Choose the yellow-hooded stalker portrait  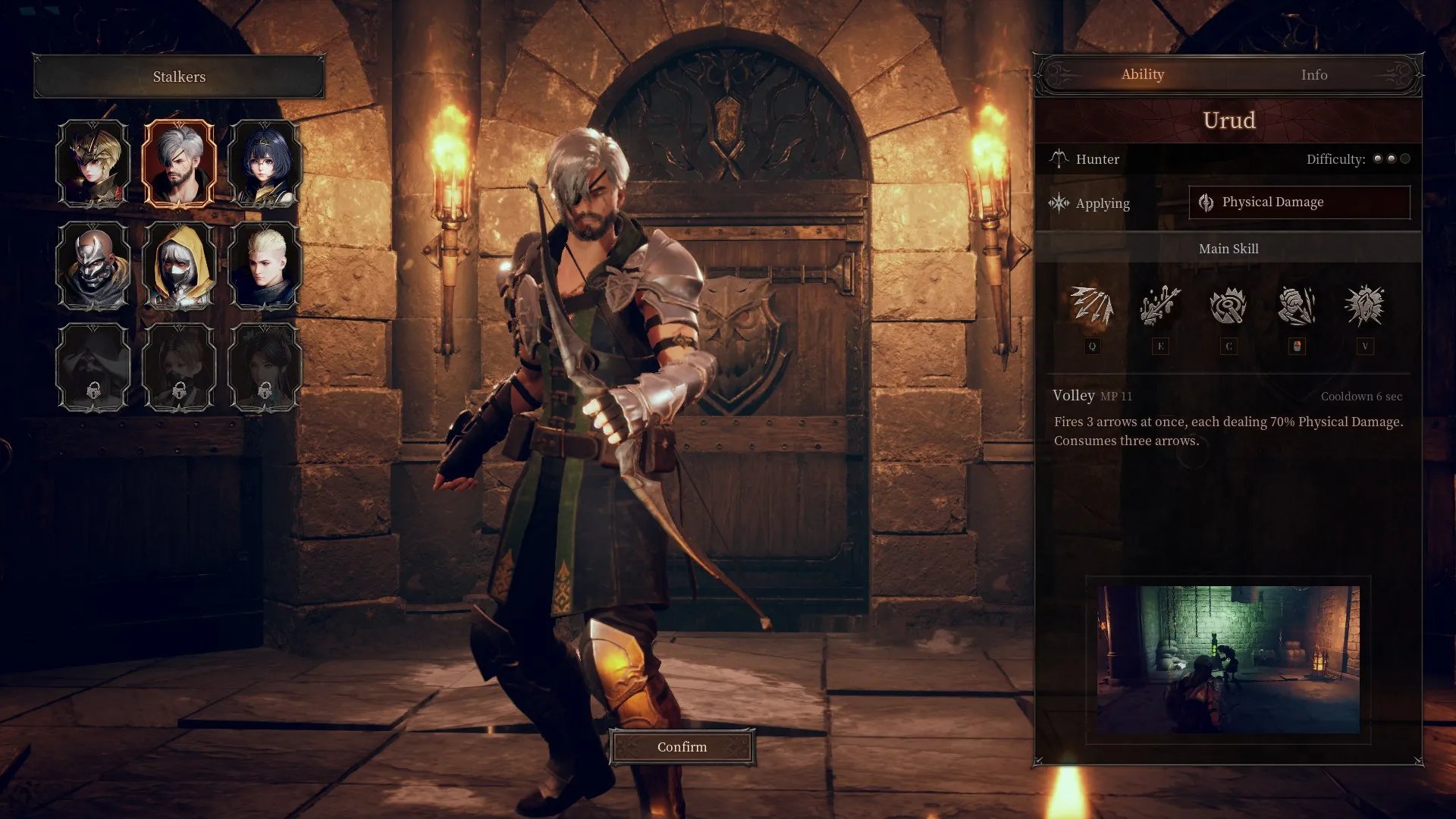[x=179, y=265]
